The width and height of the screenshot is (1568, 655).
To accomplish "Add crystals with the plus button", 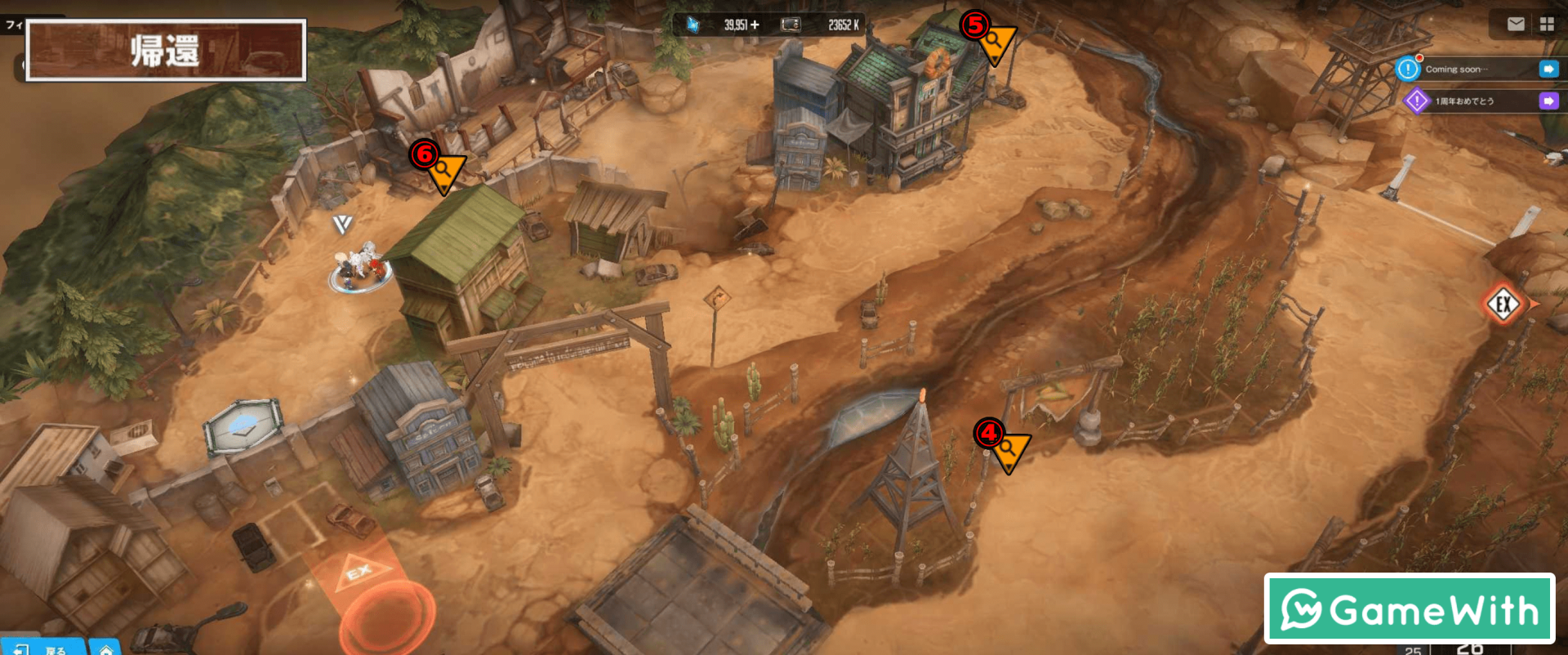I will [755, 25].
